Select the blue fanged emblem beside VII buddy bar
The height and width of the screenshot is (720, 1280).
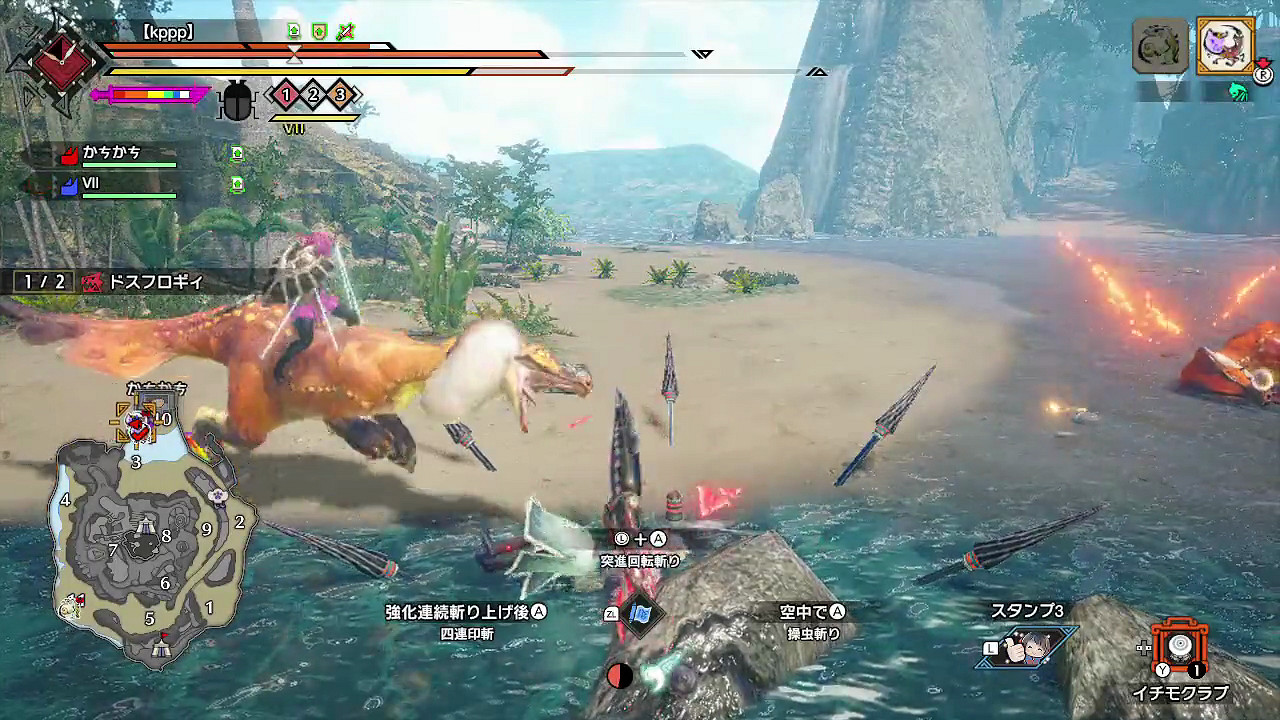pyautogui.click(x=70, y=184)
